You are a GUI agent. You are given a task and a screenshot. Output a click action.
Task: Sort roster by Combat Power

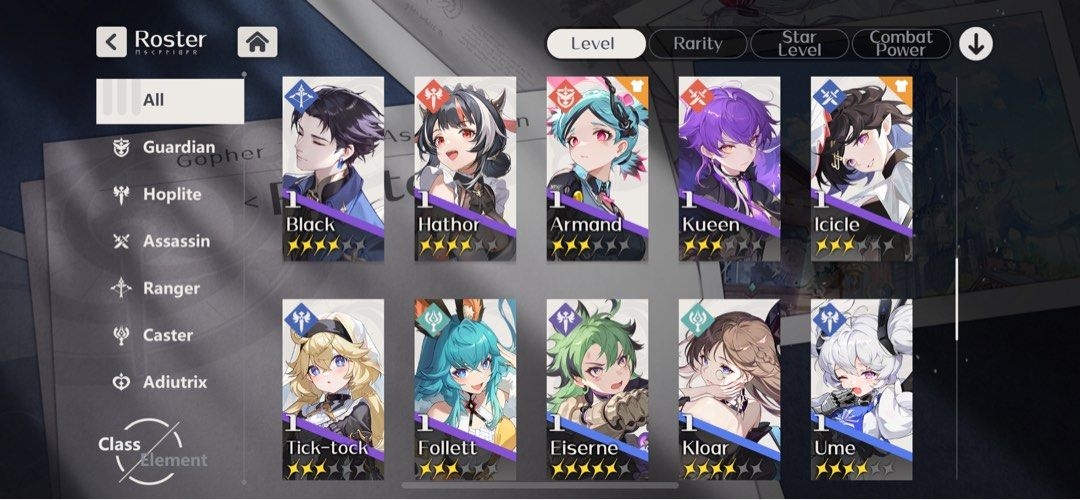pos(901,43)
